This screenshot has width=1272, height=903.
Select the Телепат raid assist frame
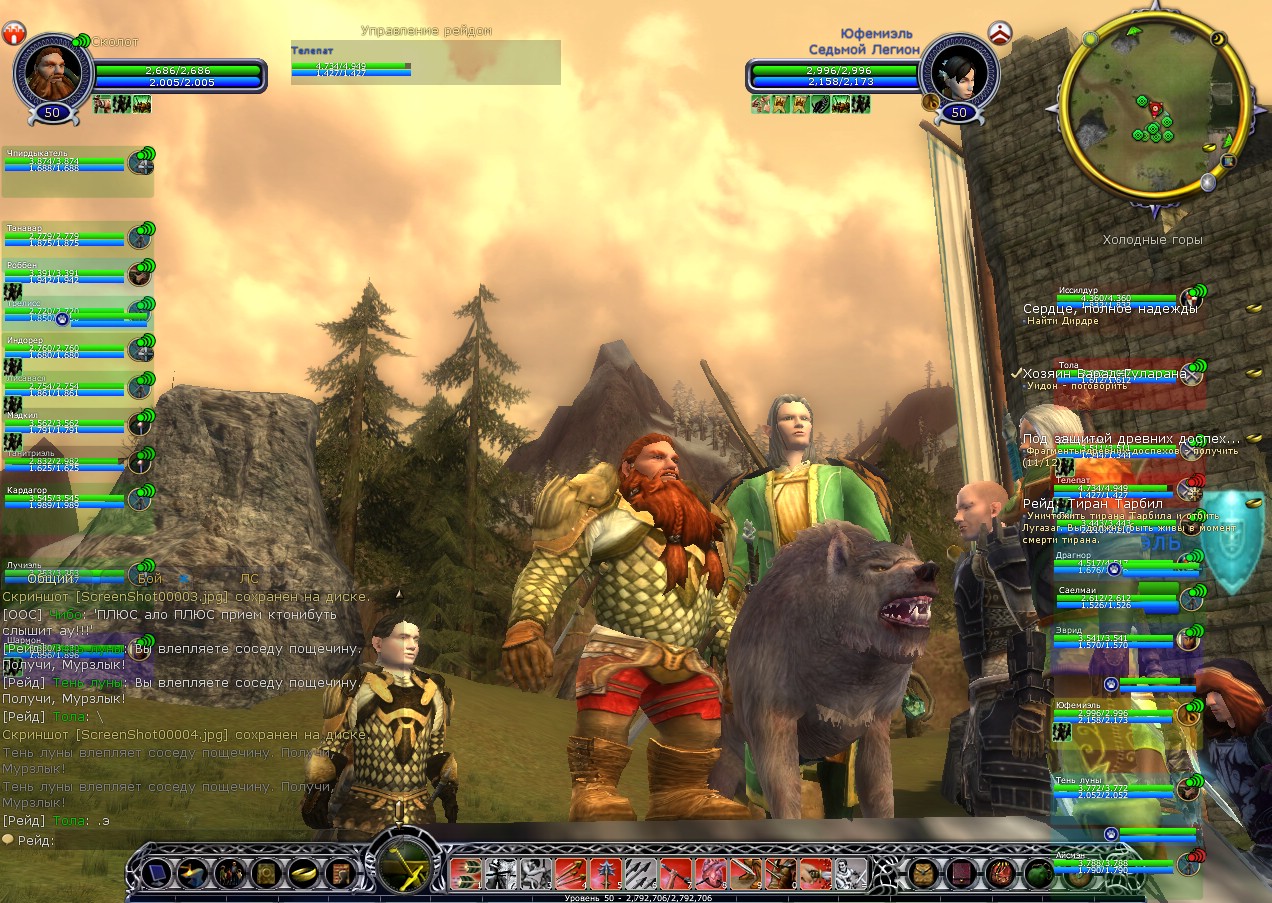(x=350, y=62)
